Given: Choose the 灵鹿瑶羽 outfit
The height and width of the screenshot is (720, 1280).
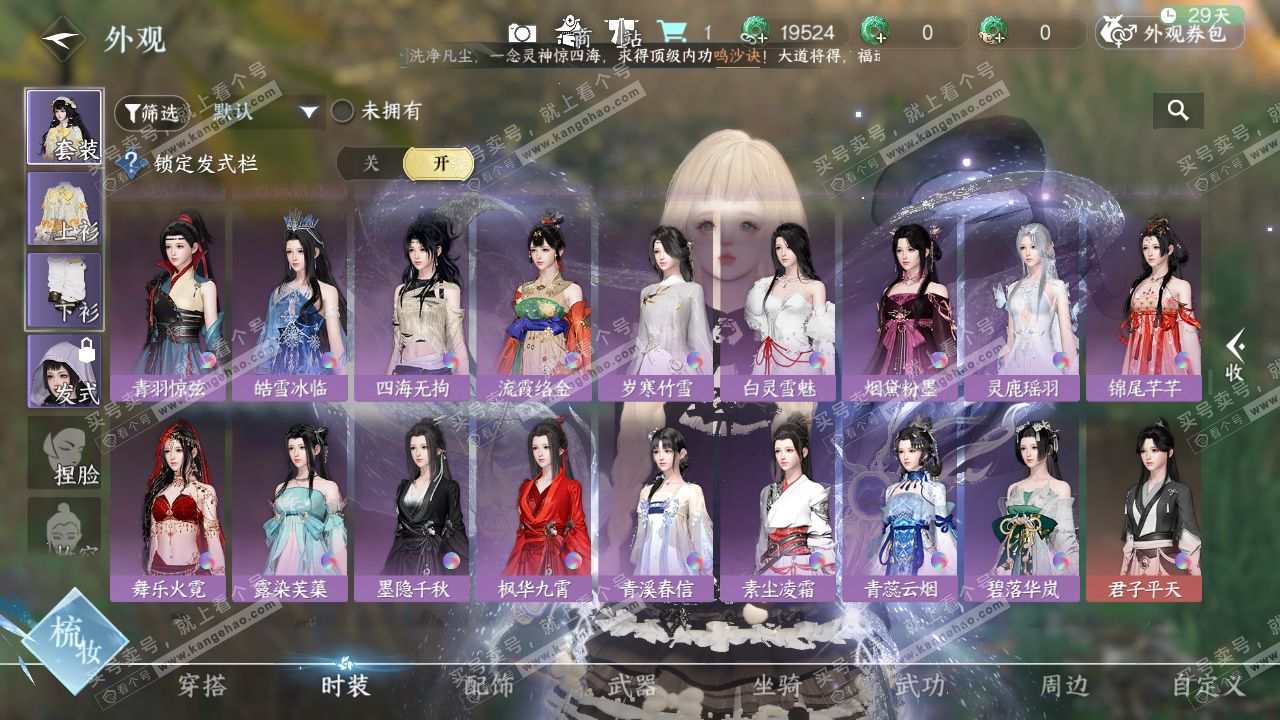Looking at the screenshot, I should click(1023, 300).
